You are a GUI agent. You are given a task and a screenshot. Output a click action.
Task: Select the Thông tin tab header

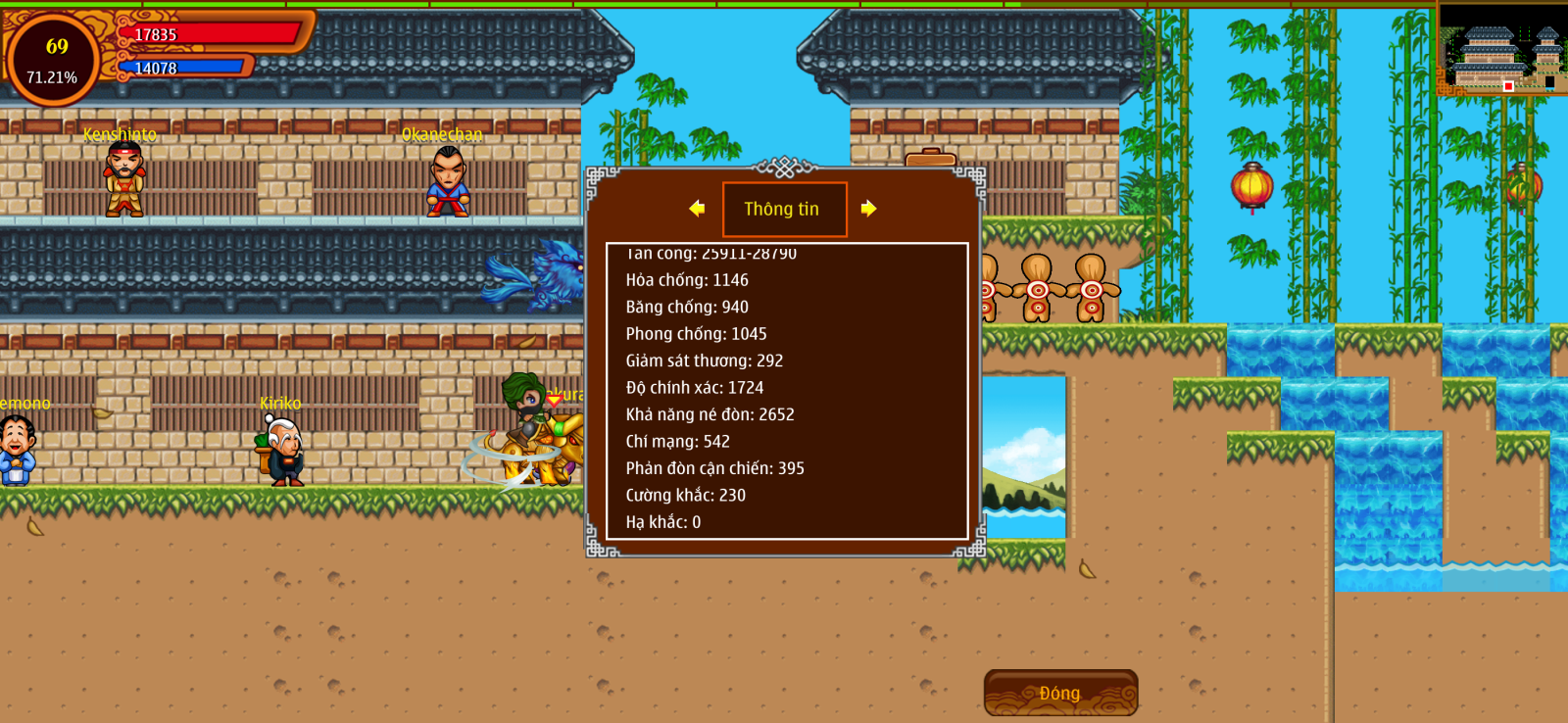(784, 209)
